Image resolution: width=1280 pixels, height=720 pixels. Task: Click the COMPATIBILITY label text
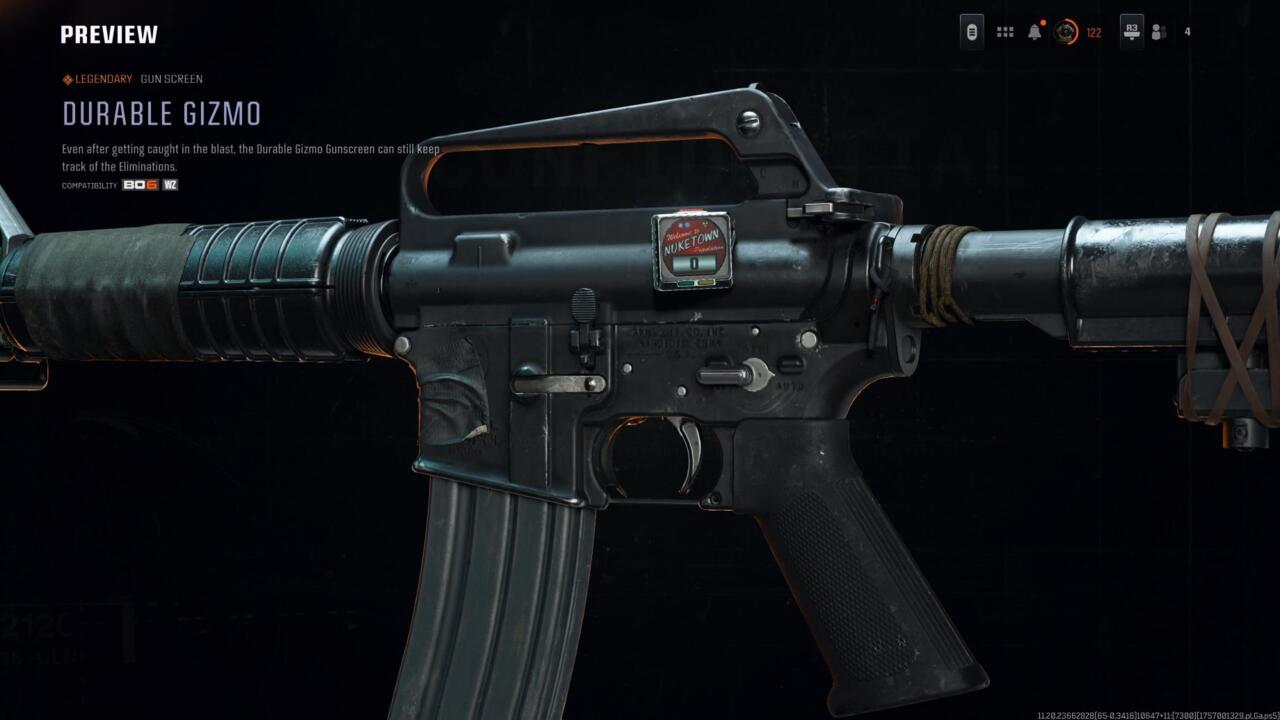pyautogui.click(x=88, y=185)
